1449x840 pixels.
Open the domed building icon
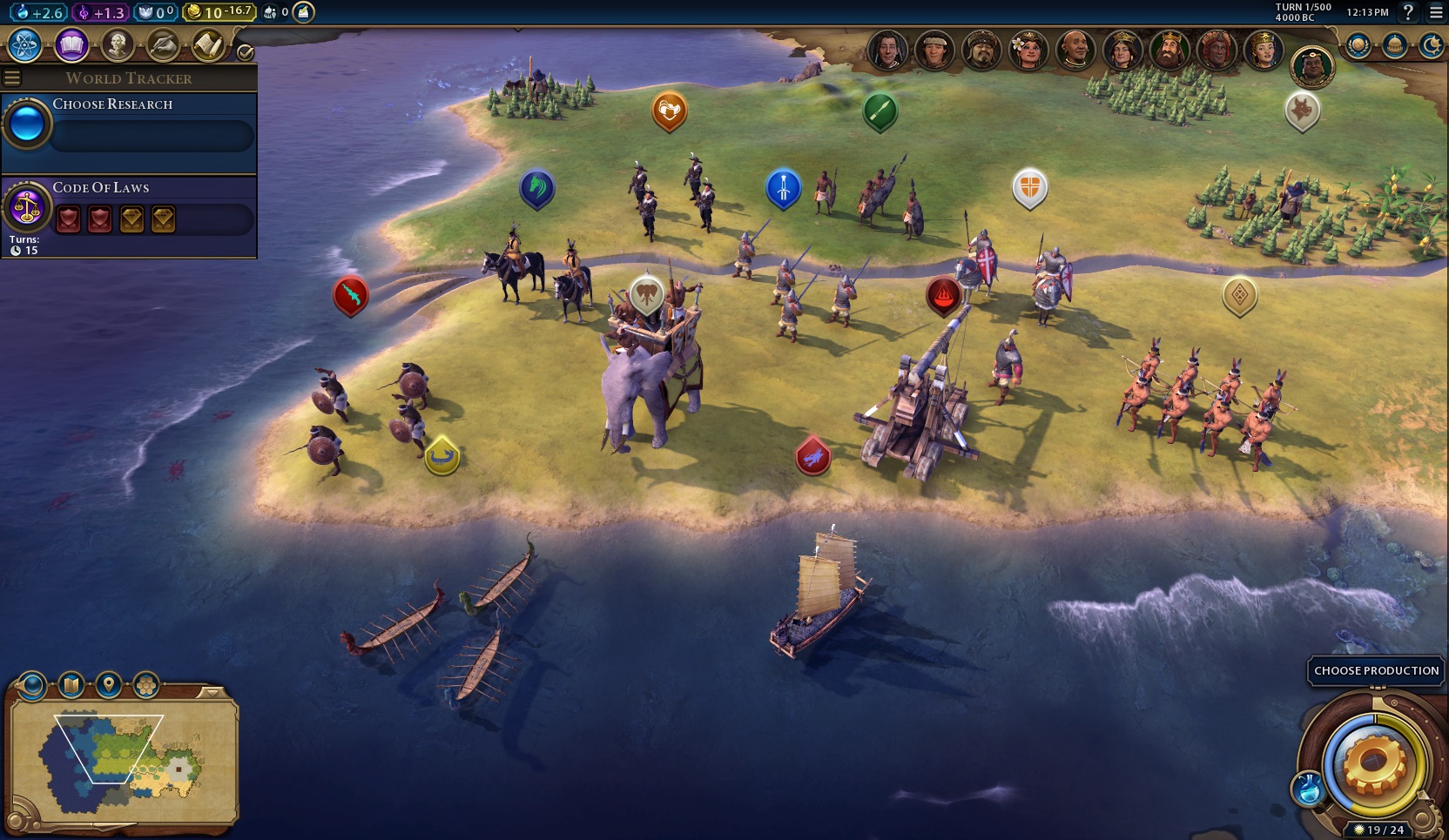coord(1394,45)
